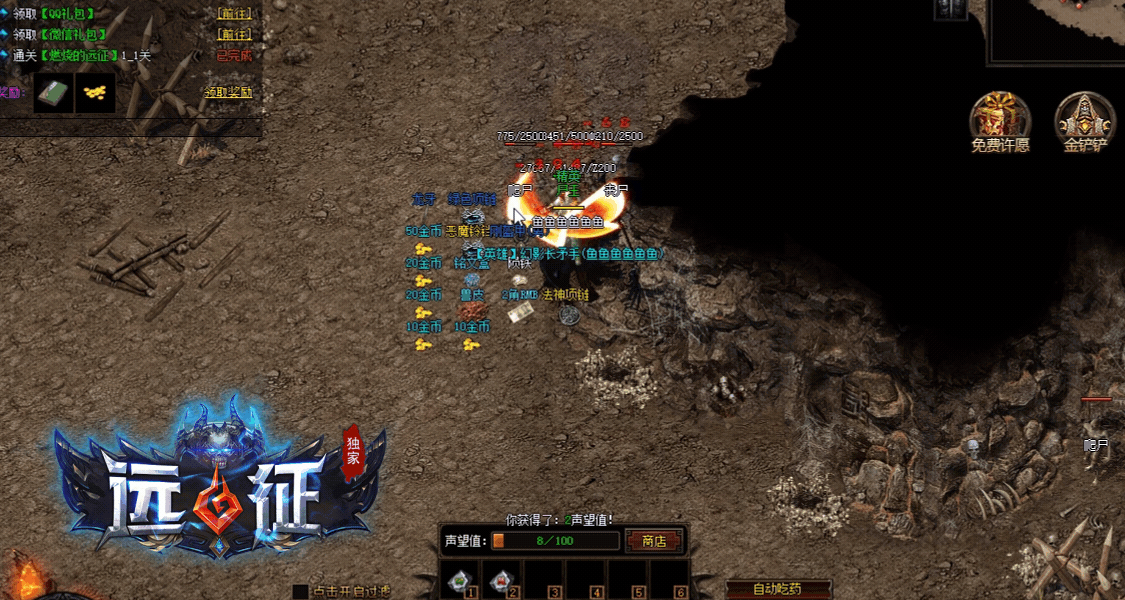1125x600 pixels.
Task: Open the 商店 reputation shop
Action: coord(654,541)
